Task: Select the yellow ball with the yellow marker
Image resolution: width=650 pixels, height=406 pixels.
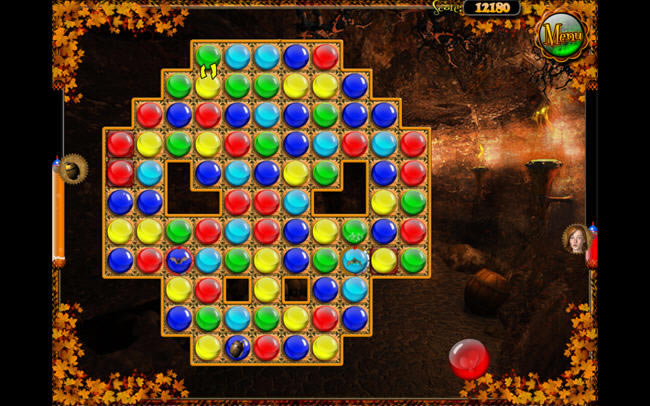Action: [x=208, y=84]
